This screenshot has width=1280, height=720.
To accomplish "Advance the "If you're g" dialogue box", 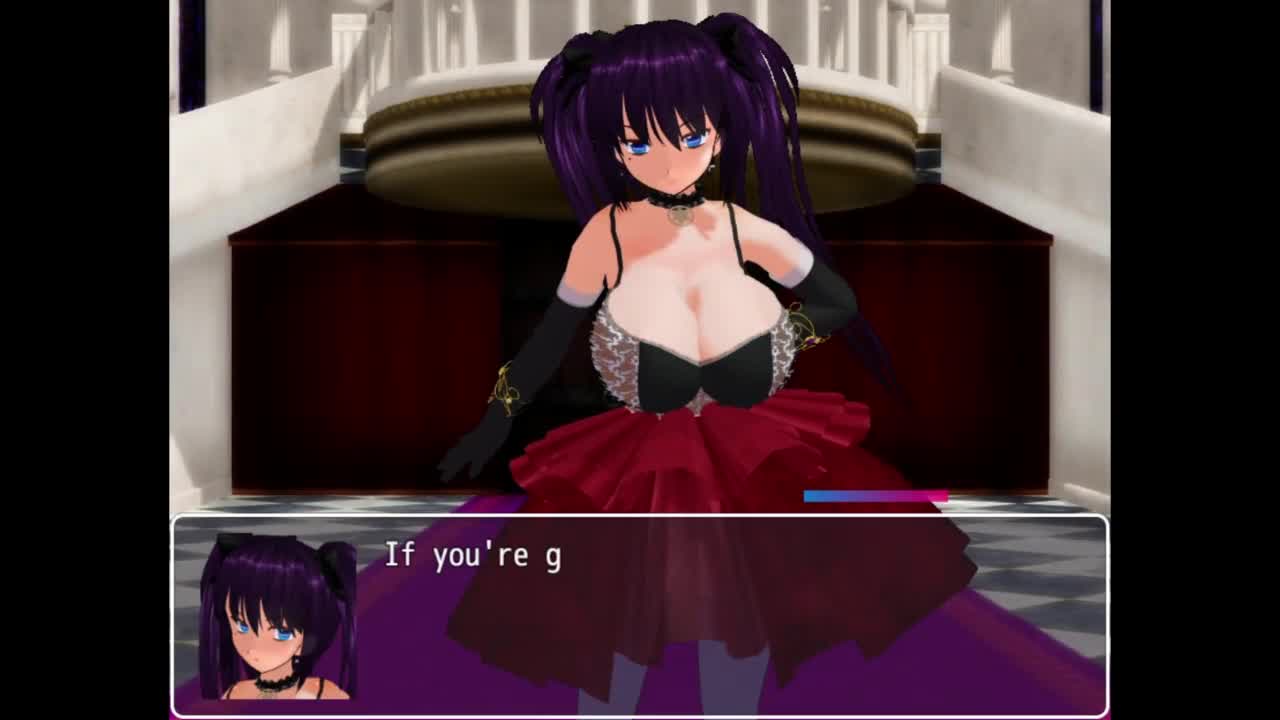I will click(x=640, y=614).
